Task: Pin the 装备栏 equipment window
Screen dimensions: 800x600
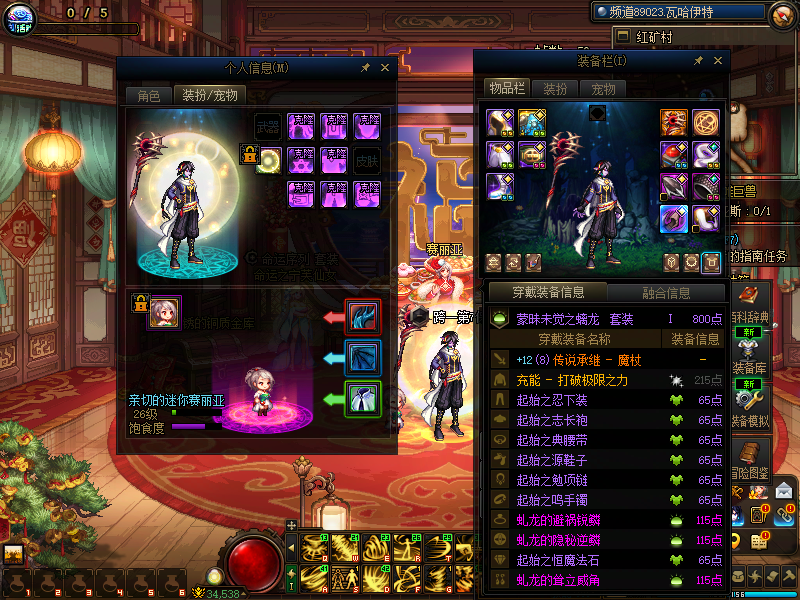Action: point(698,61)
